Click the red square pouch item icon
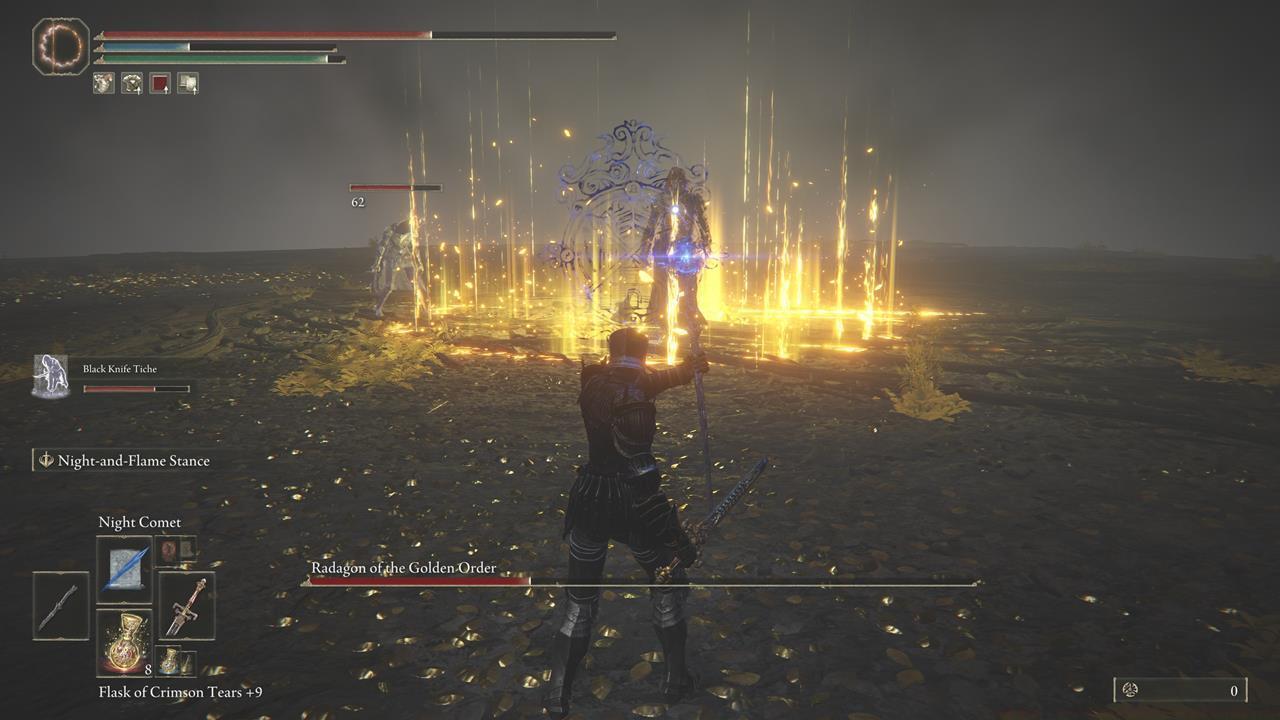 (x=160, y=83)
